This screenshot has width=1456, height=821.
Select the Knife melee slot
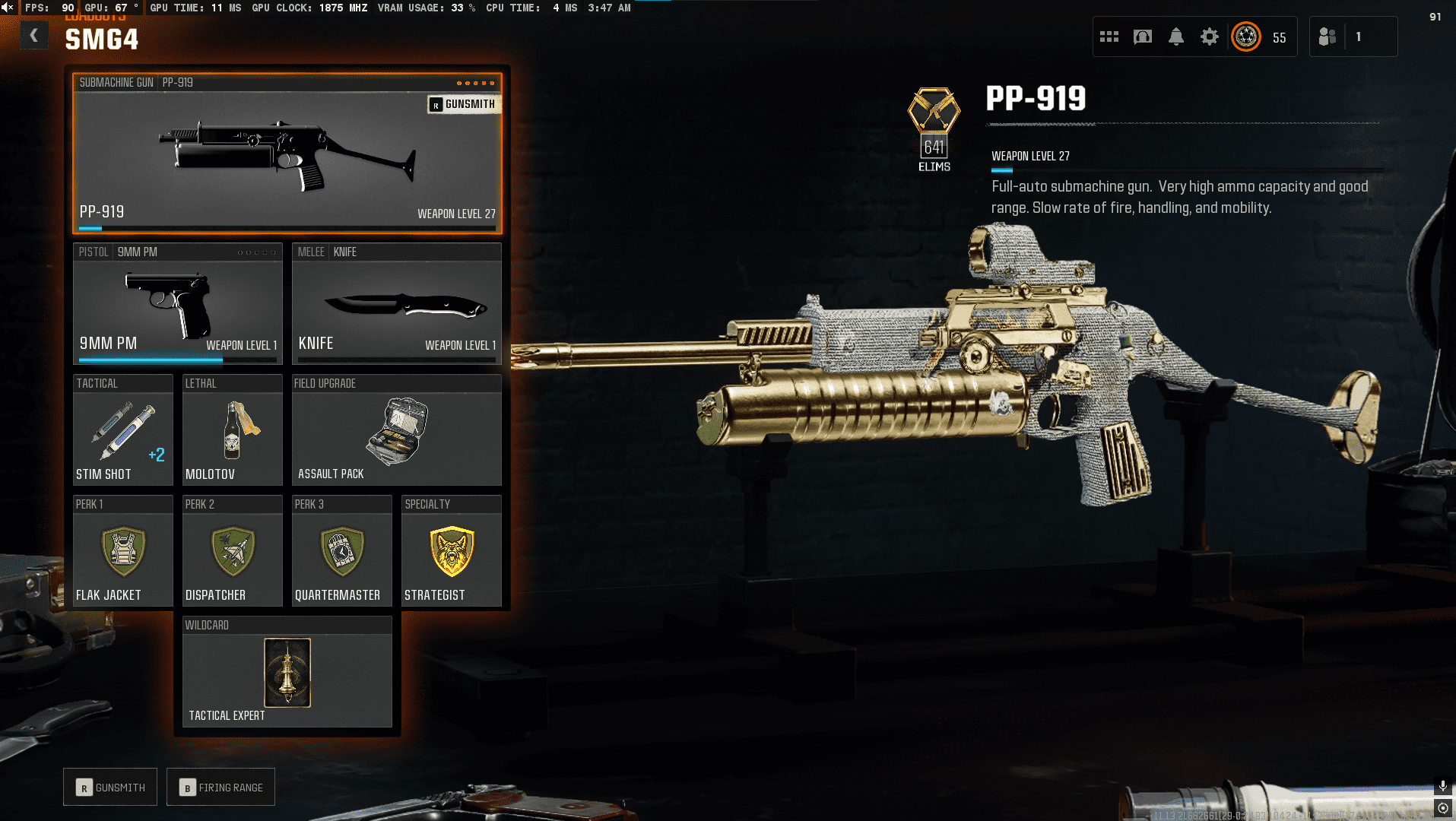point(396,304)
